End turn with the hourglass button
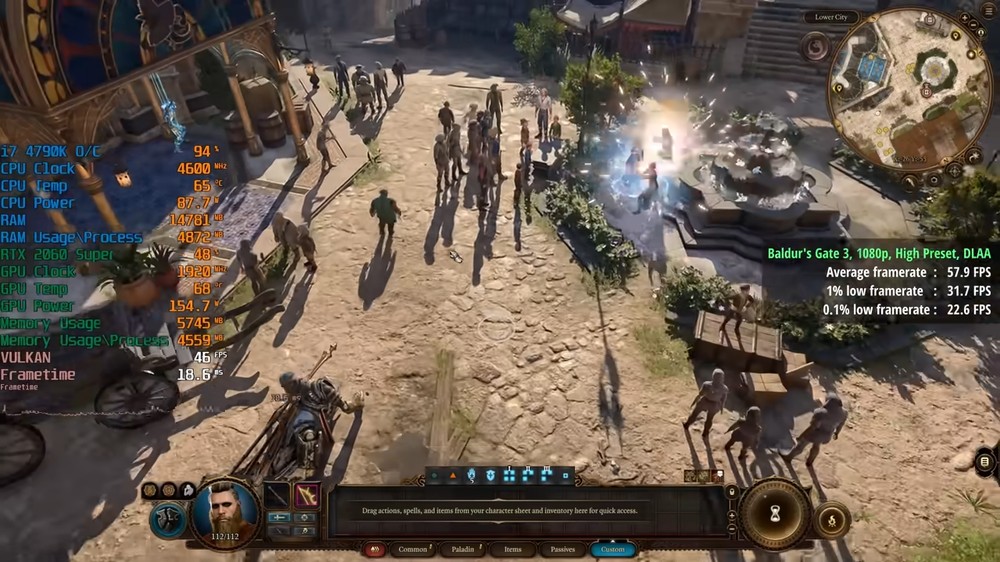Screen dimensions: 1000x562 (x=775, y=514)
